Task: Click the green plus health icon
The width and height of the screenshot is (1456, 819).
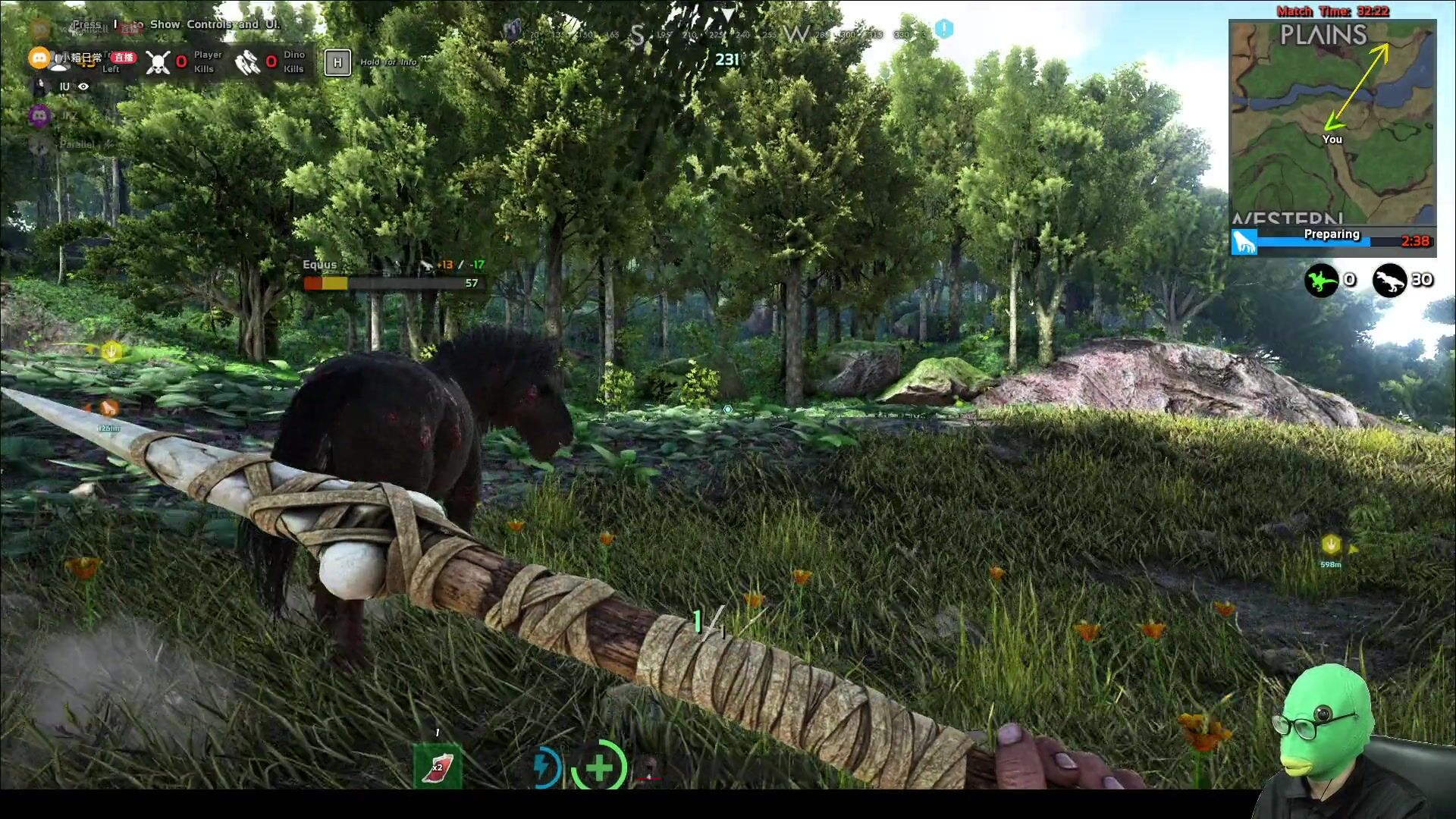Action: coord(599,767)
